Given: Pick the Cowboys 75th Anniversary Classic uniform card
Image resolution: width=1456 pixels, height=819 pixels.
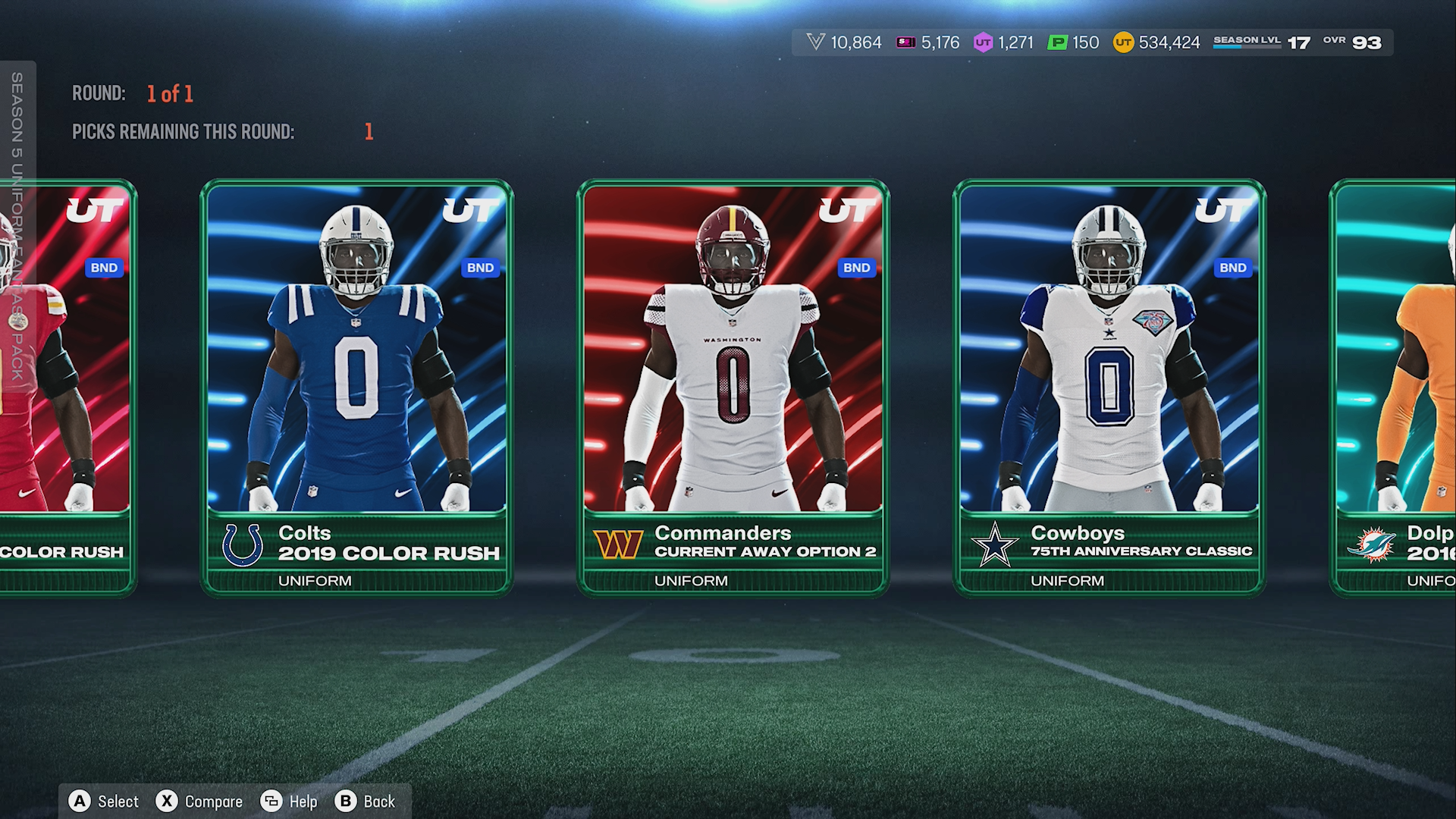Looking at the screenshot, I should [1109, 387].
